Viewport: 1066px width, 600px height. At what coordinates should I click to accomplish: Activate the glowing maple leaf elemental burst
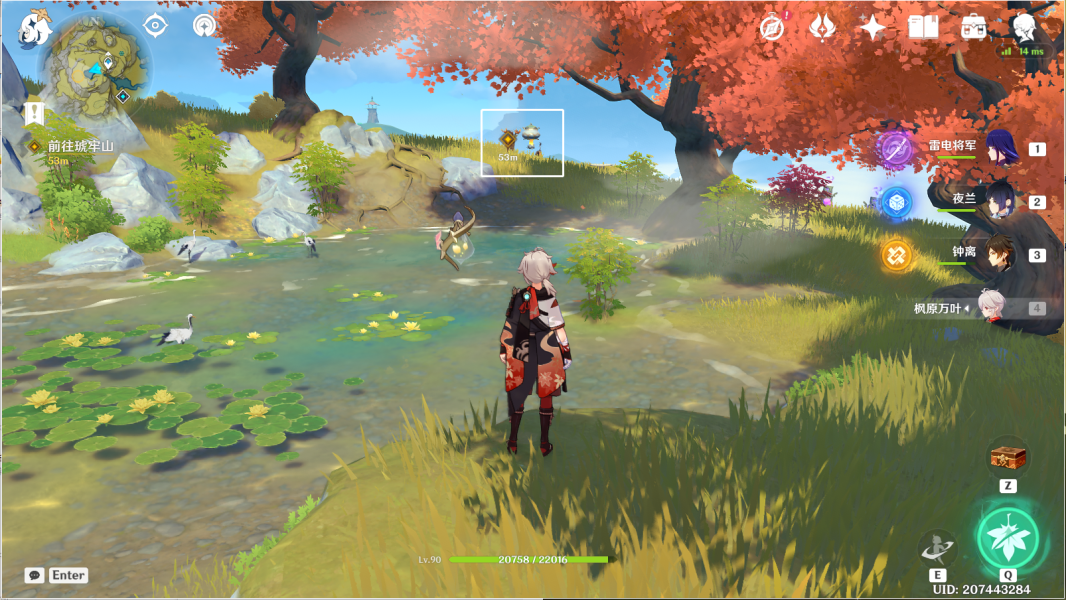tap(1008, 536)
